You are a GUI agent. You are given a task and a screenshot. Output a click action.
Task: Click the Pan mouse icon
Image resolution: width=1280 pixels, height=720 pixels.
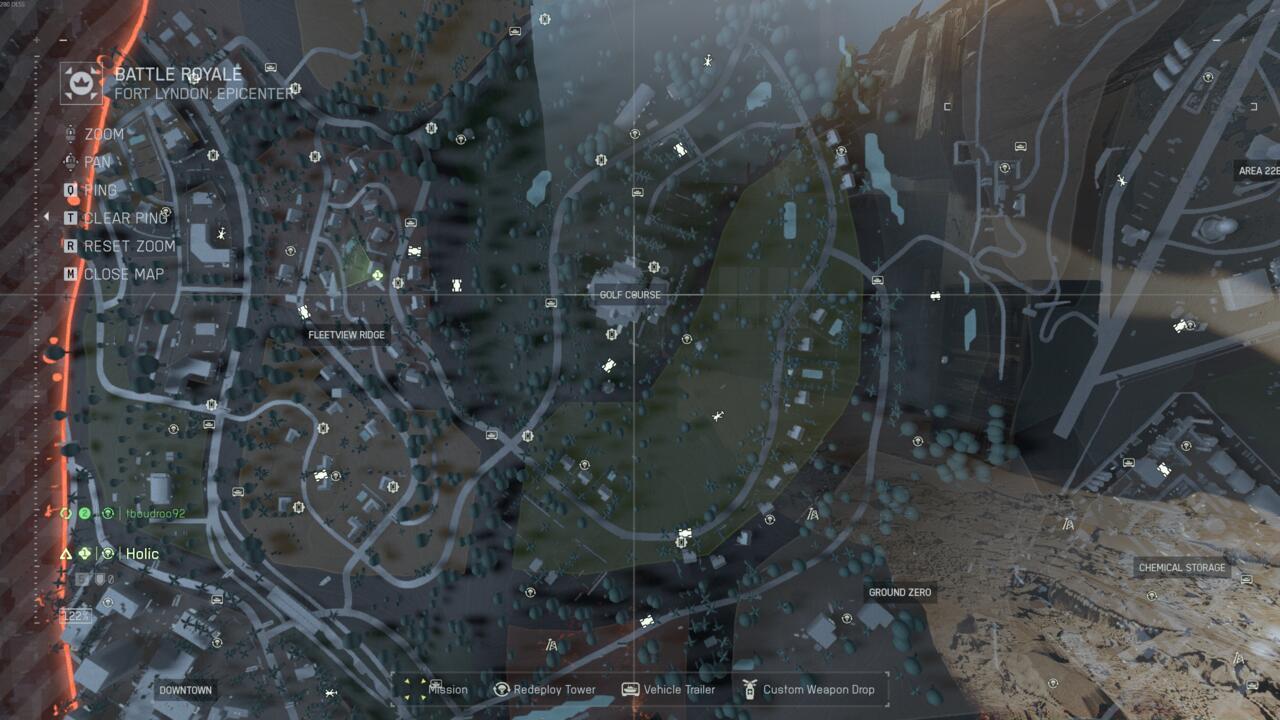tap(69, 161)
